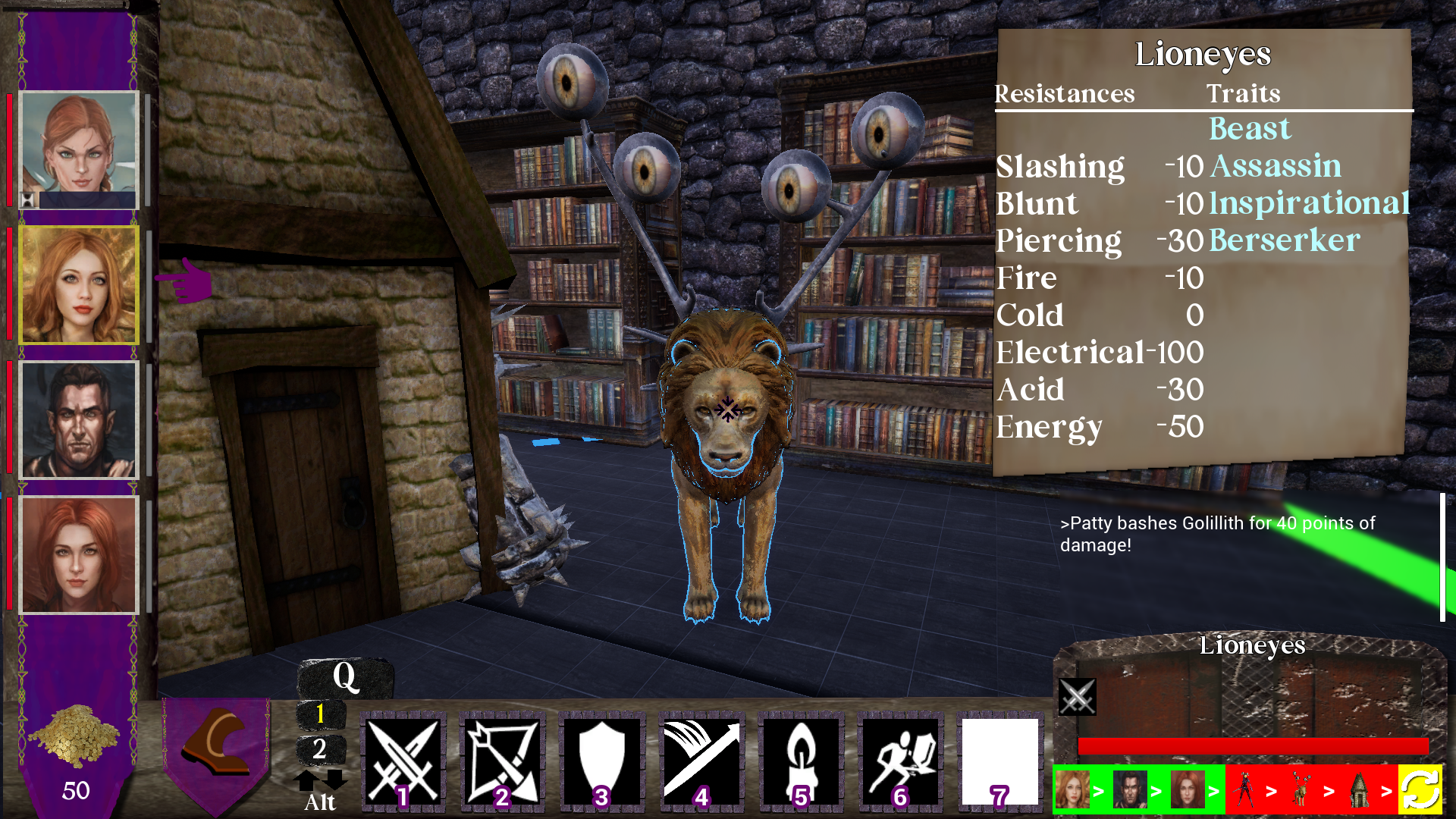The height and width of the screenshot is (819, 1456).
Task: Toggle the Alt down-arrow hotbar switch
Action: pos(334,780)
